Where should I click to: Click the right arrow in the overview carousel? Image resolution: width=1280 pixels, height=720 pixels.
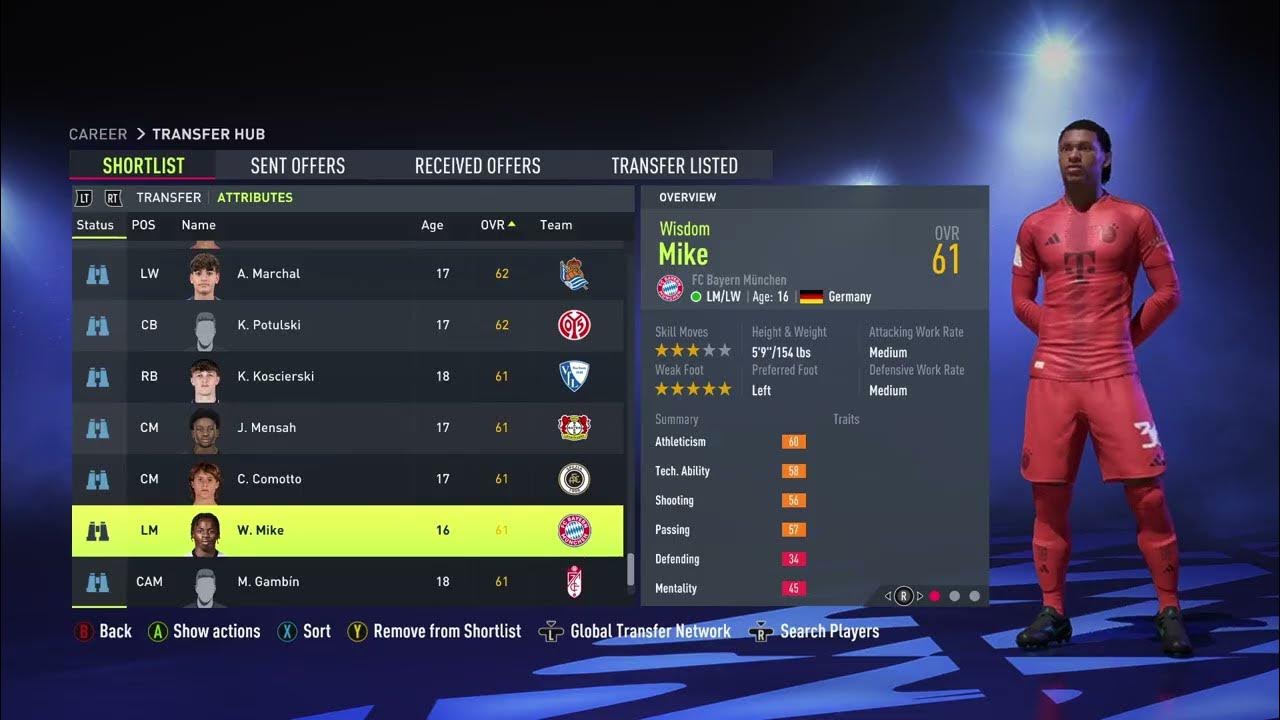coord(920,595)
